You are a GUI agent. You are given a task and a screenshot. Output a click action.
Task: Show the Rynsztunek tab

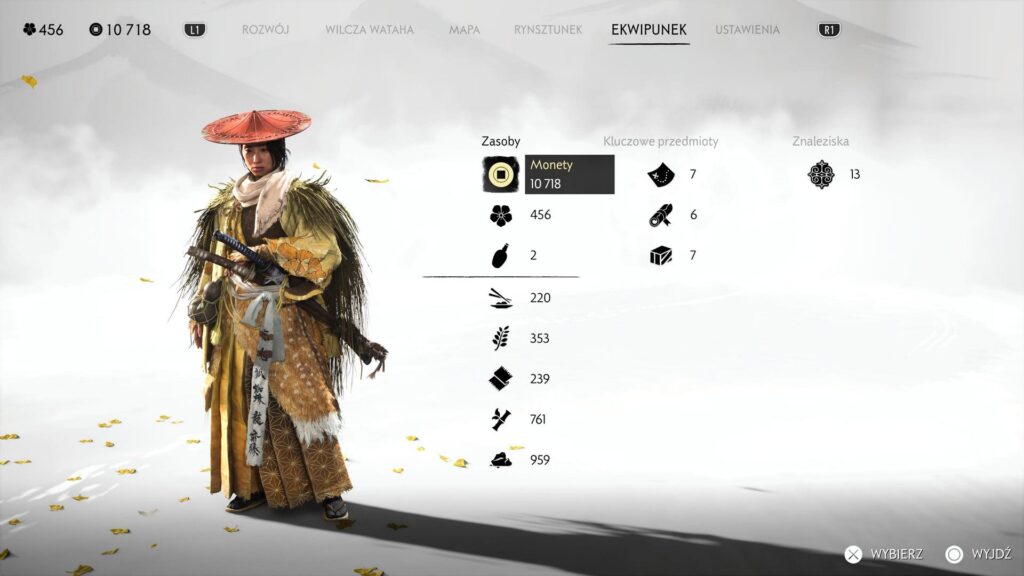point(547,30)
